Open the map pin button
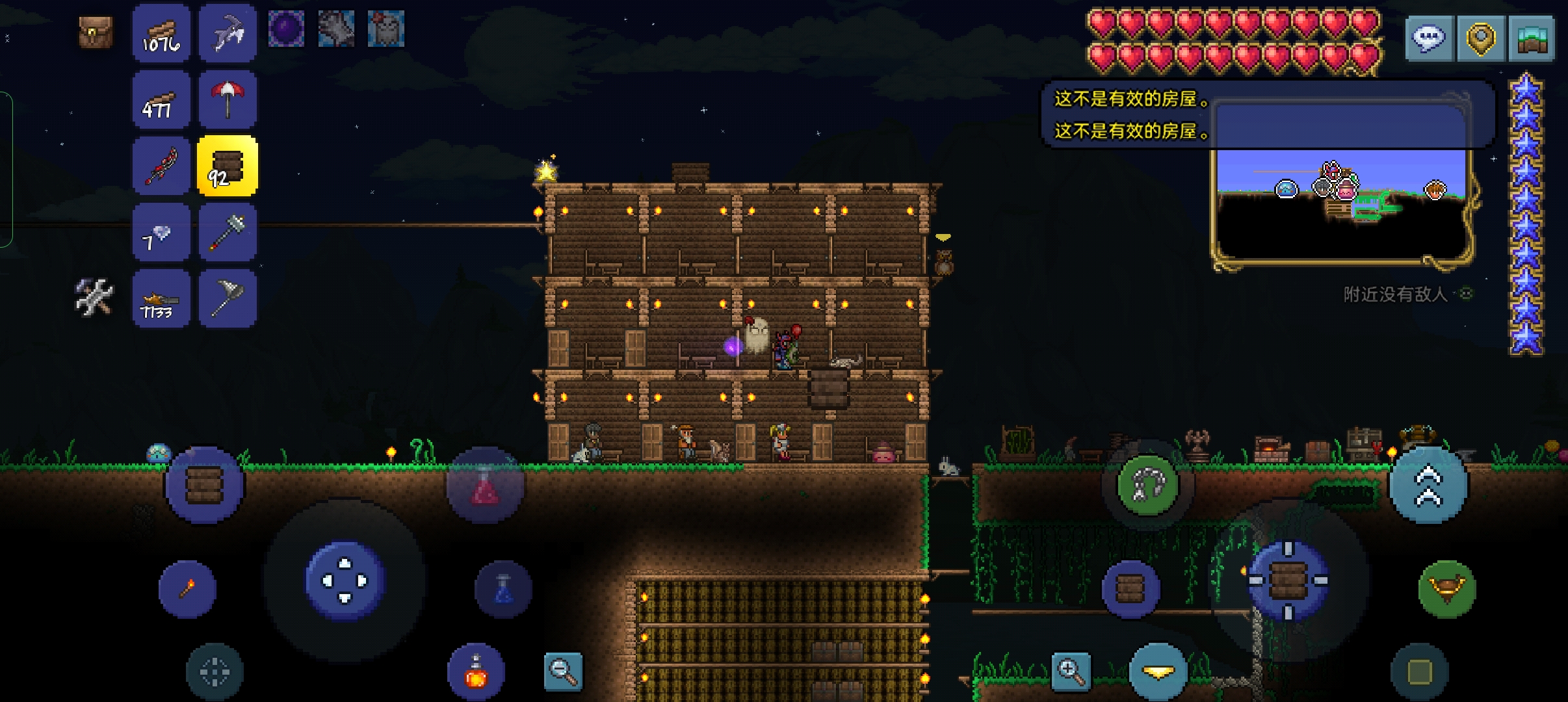Screen dimensions: 1568x702 tap(1480, 39)
